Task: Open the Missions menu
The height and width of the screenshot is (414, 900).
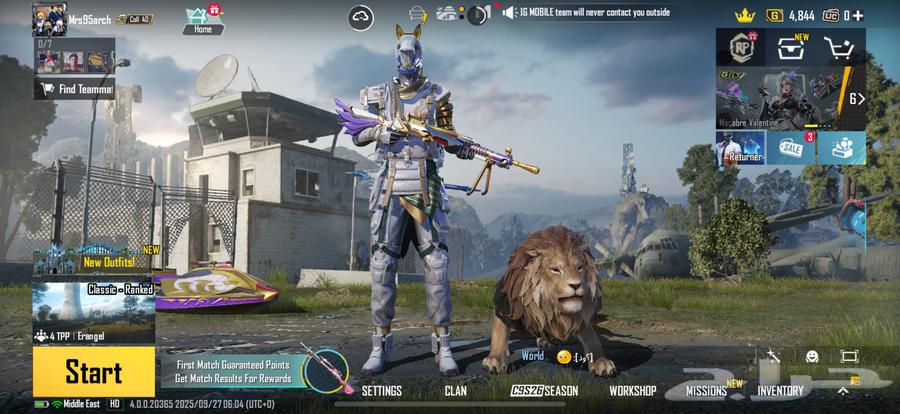Action: point(706,391)
